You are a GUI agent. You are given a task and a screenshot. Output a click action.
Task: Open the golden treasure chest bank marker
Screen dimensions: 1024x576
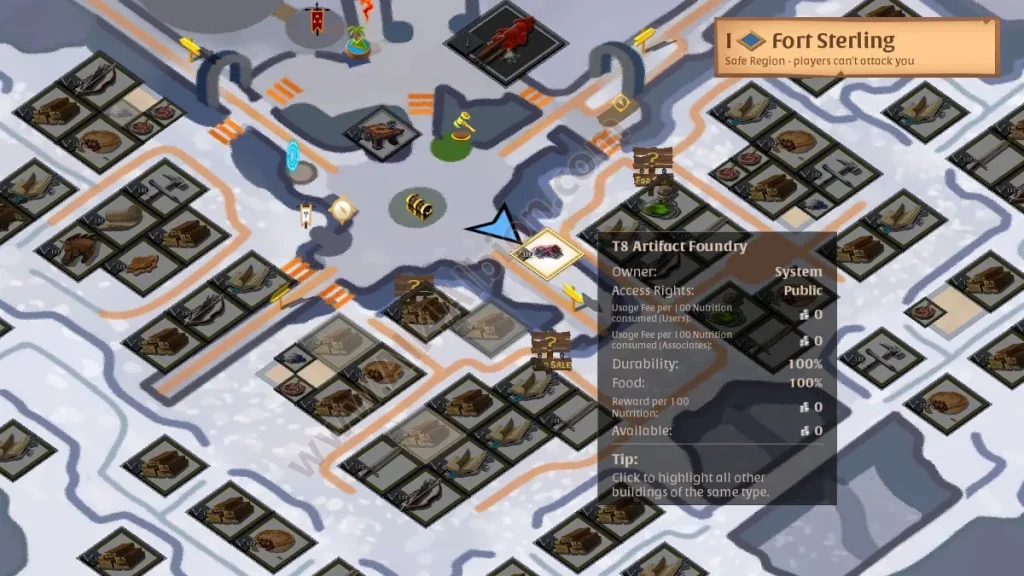(x=418, y=206)
